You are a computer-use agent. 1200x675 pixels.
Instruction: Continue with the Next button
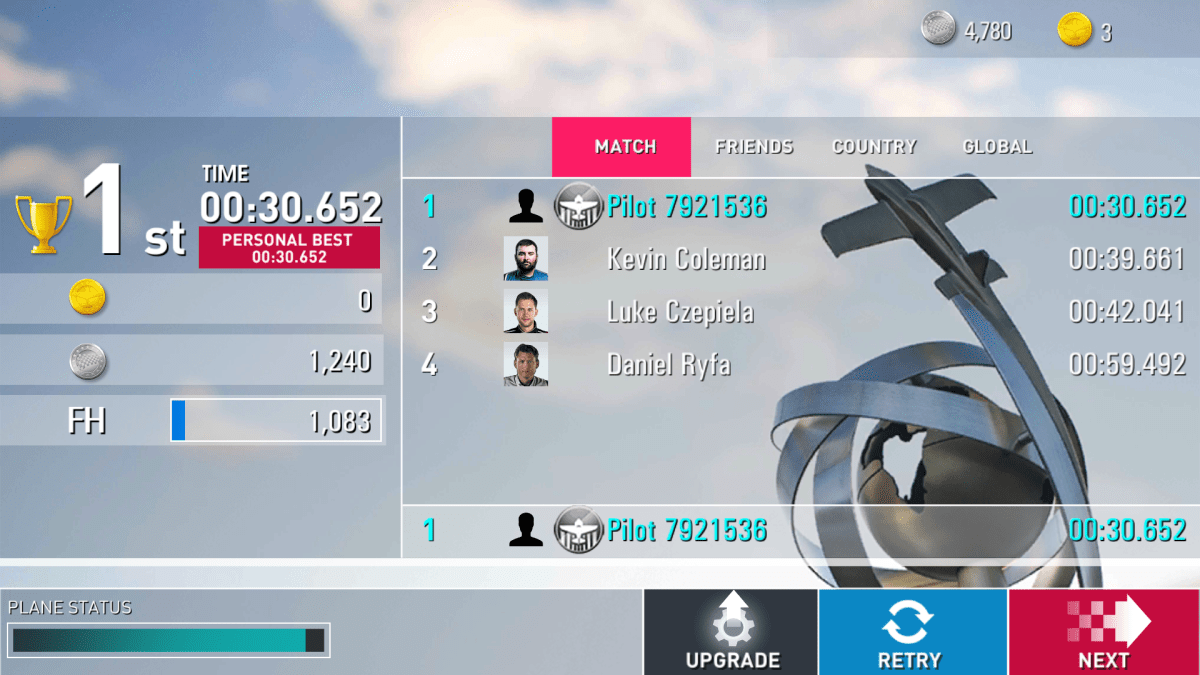point(1103,632)
